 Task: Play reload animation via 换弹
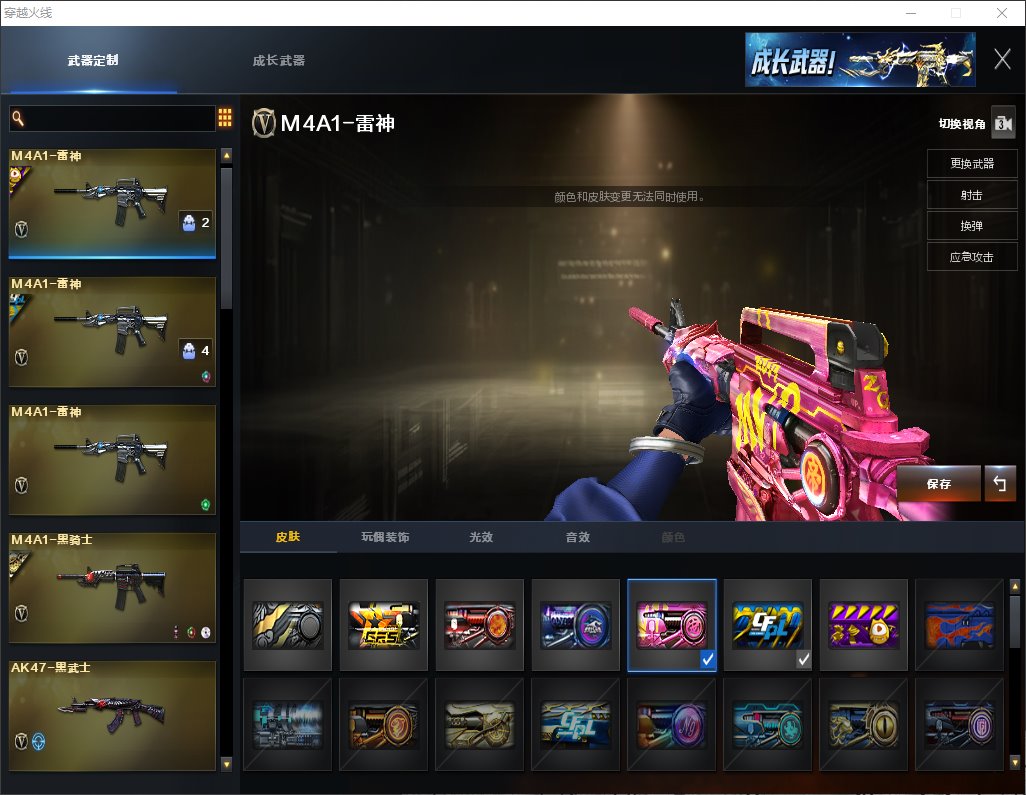(971, 226)
